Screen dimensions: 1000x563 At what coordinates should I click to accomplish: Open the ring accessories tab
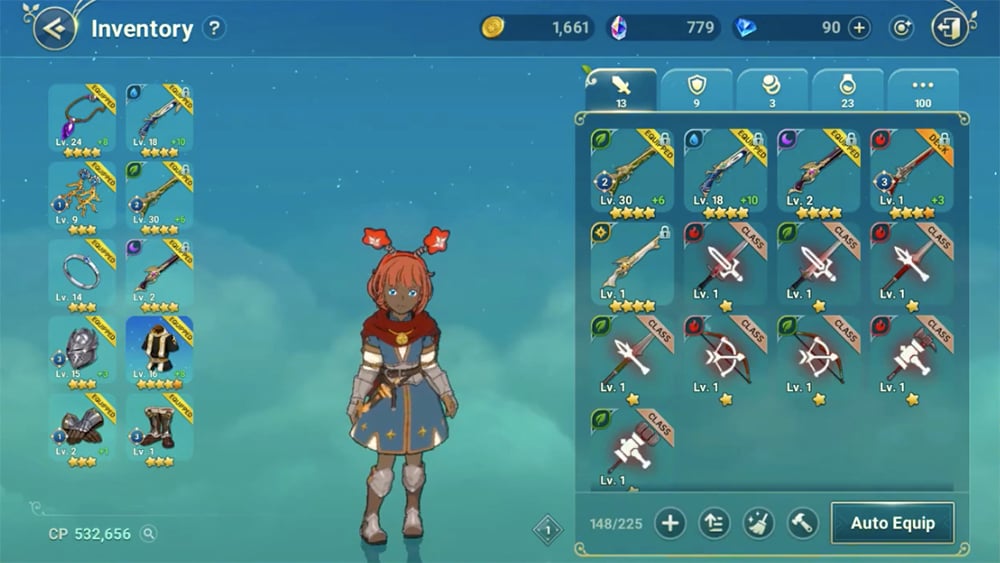coord(847,90)
